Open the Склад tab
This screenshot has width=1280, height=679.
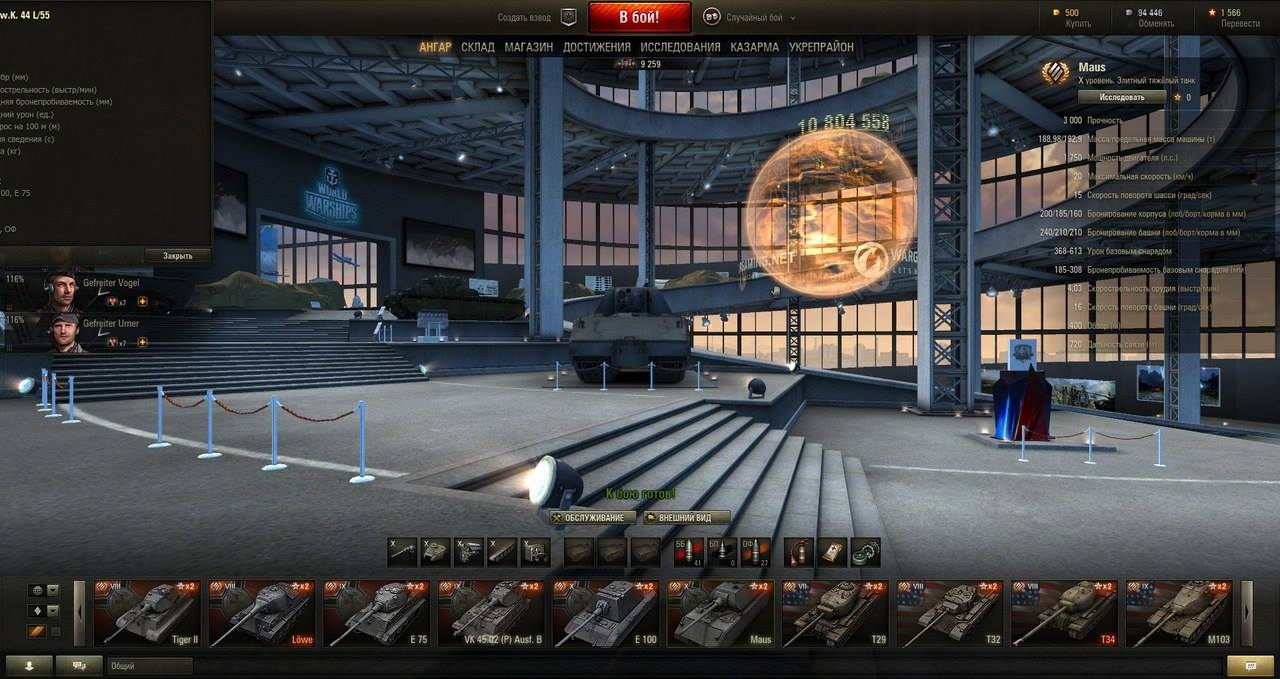tap(478, 47)
